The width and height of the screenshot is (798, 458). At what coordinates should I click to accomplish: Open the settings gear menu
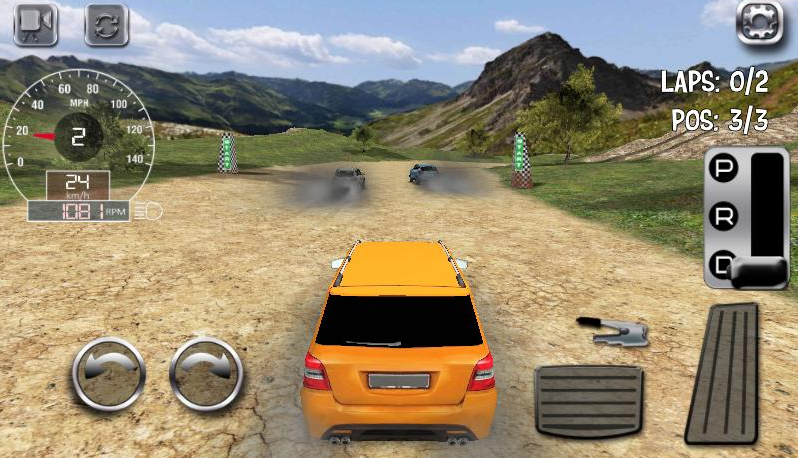(759, 23)
